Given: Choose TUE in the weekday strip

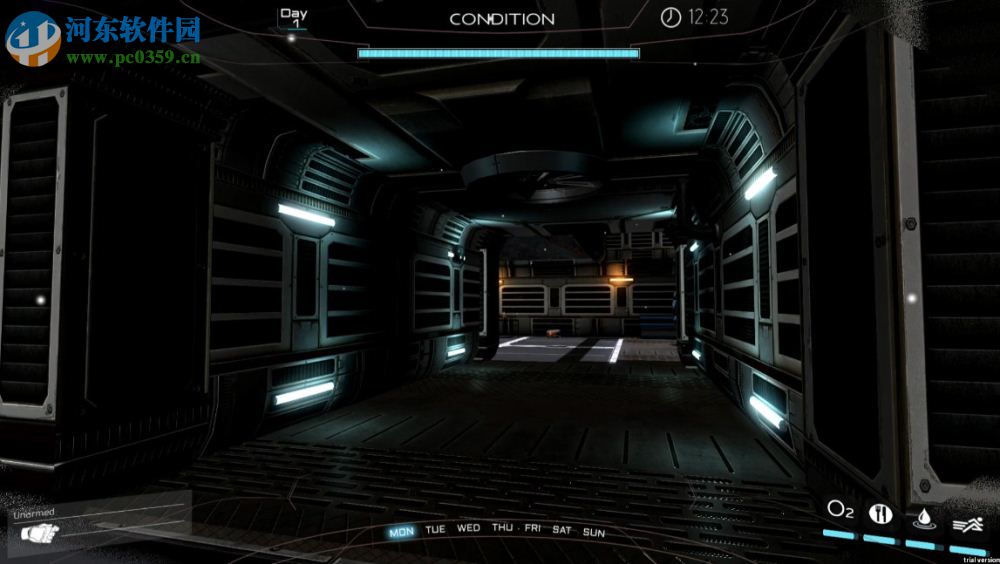Looking at the screenshot, I should (x=435, y=529).
